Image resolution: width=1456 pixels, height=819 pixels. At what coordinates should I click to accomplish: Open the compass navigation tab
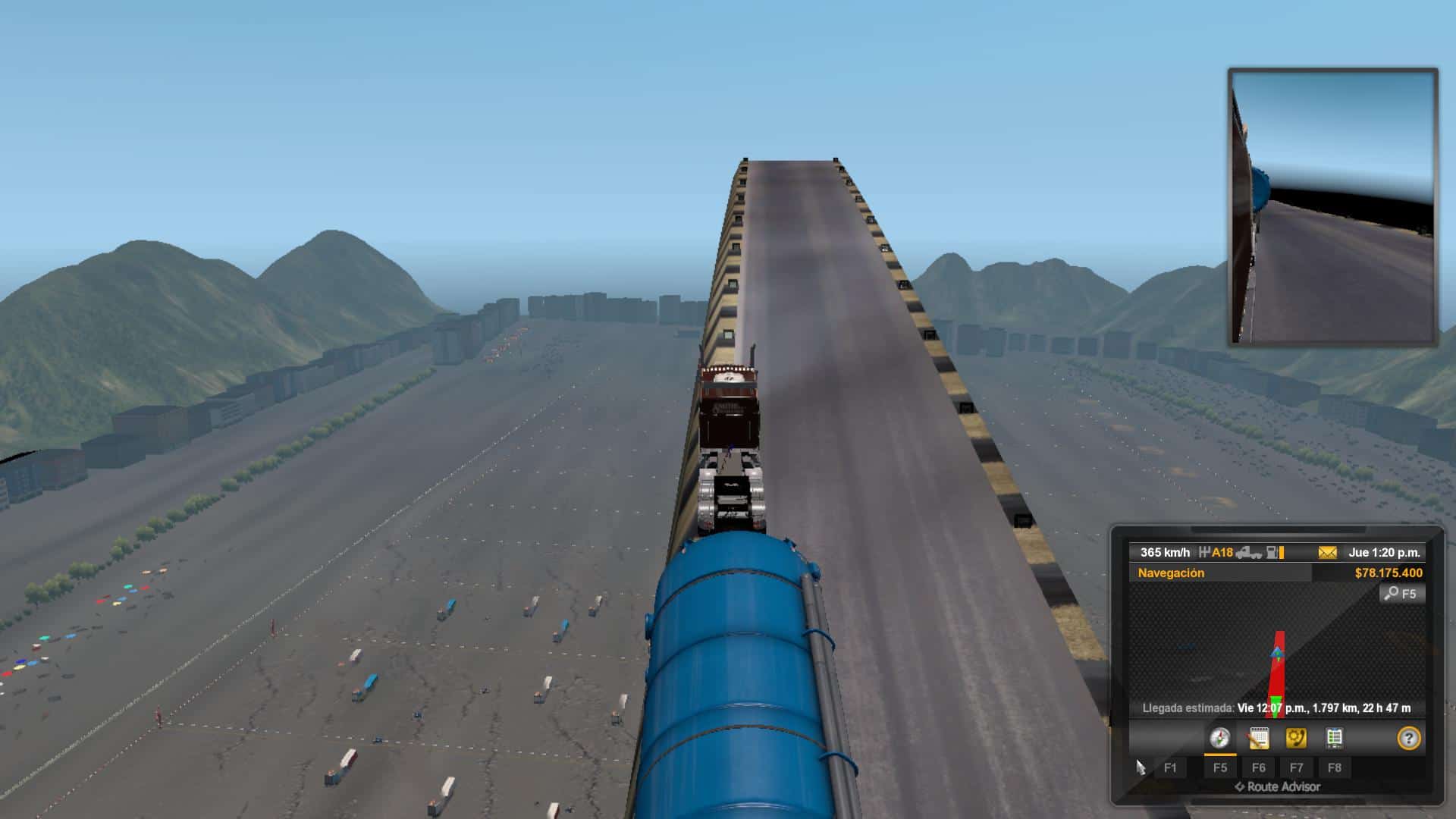[x=1219, y=738]
